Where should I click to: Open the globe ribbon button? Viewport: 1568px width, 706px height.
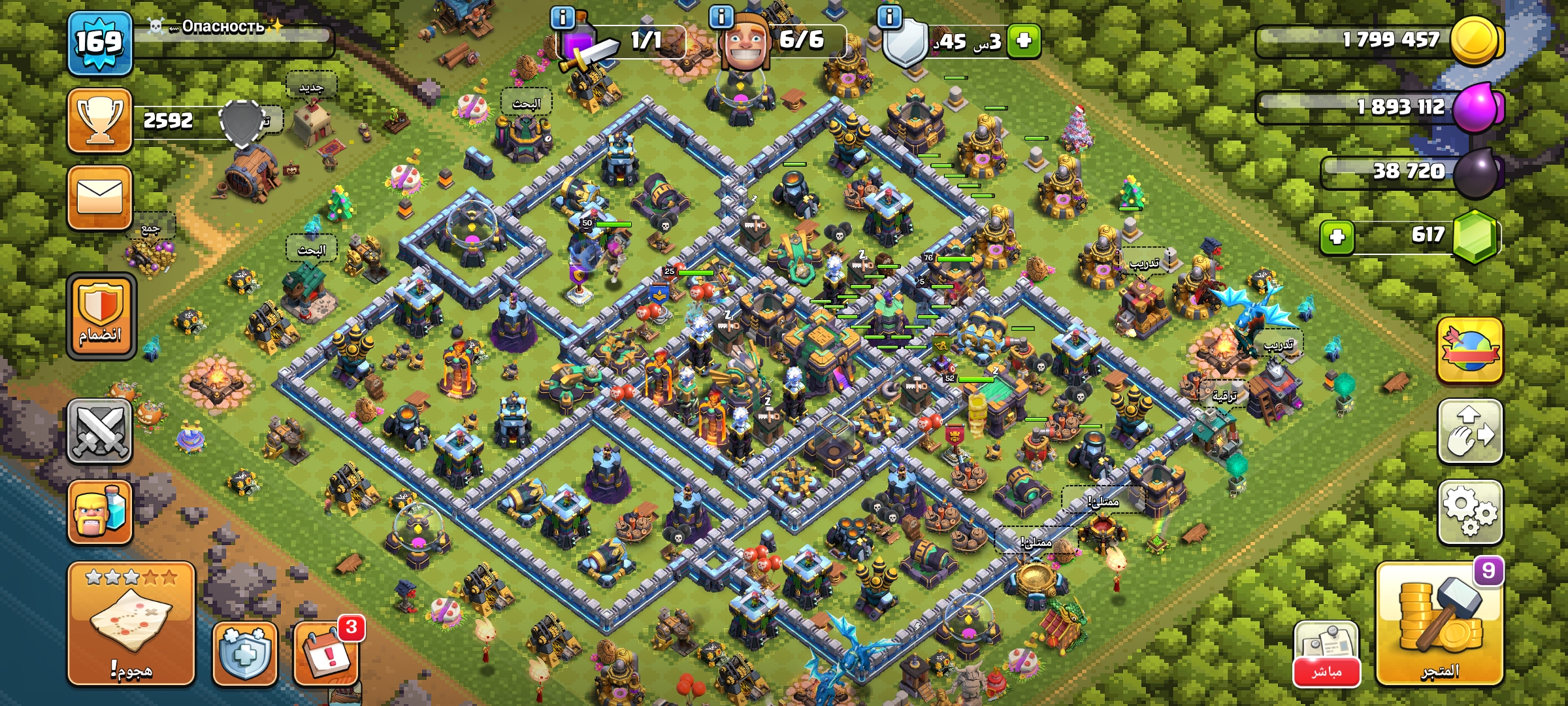[1470, 351]
